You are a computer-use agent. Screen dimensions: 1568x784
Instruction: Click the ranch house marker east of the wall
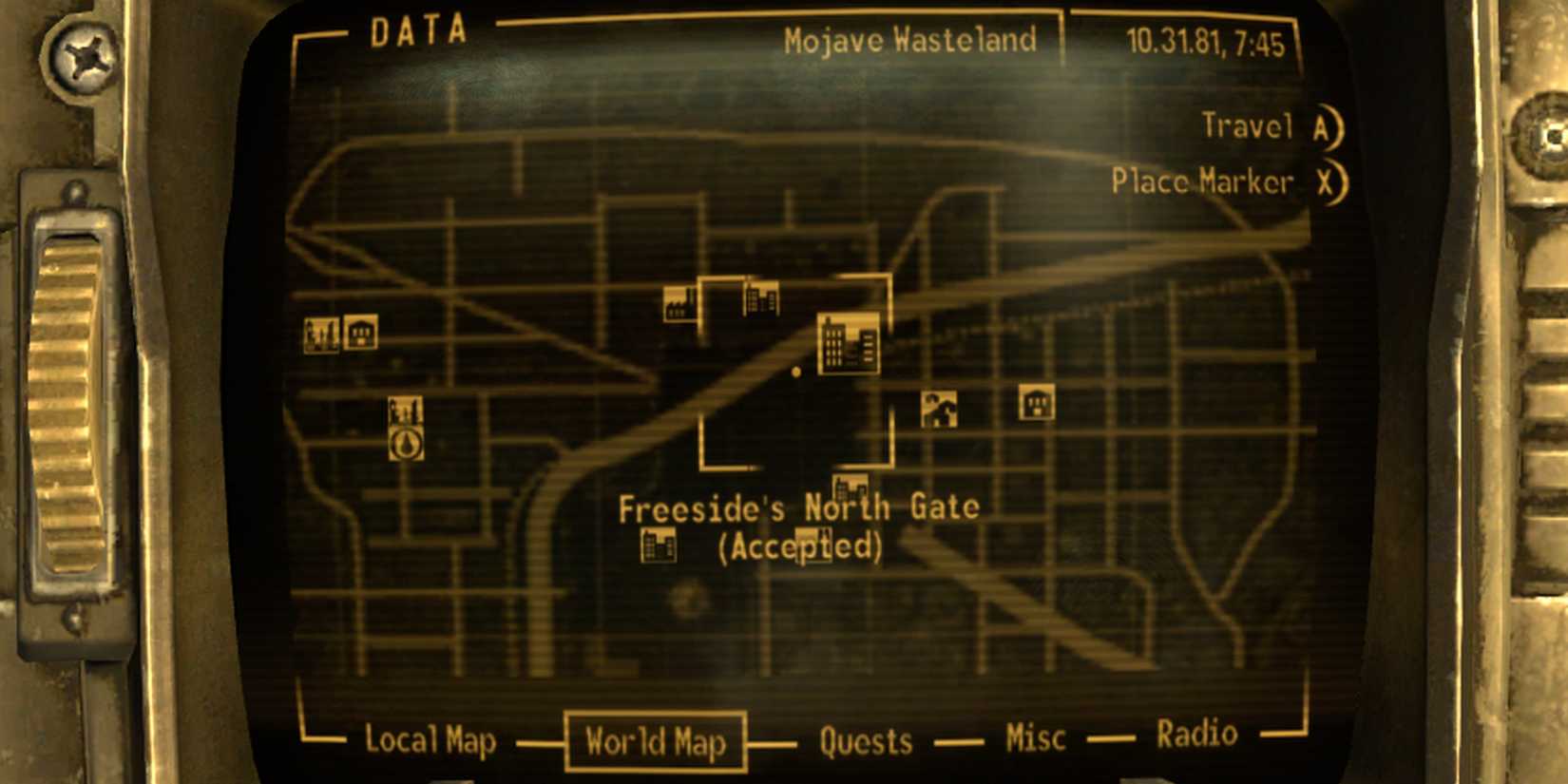[x=938, y=406]
